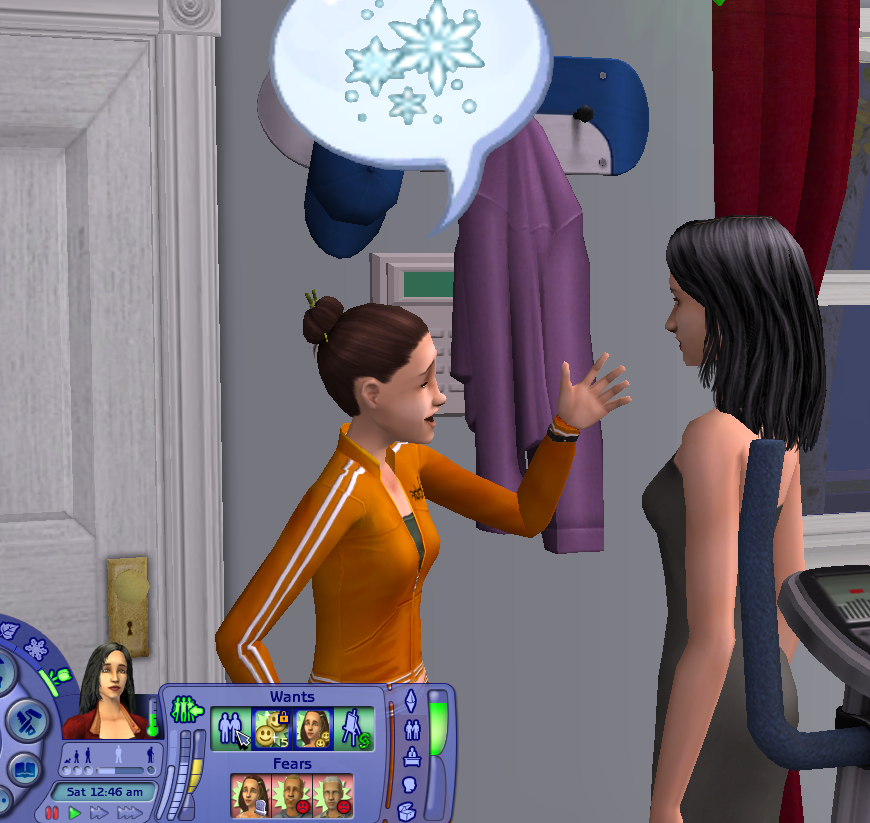Image resolution: width=870 pixels, height=823 pixels.
Task: Open the head silhouette personality tab
Action: click(410, 784)
